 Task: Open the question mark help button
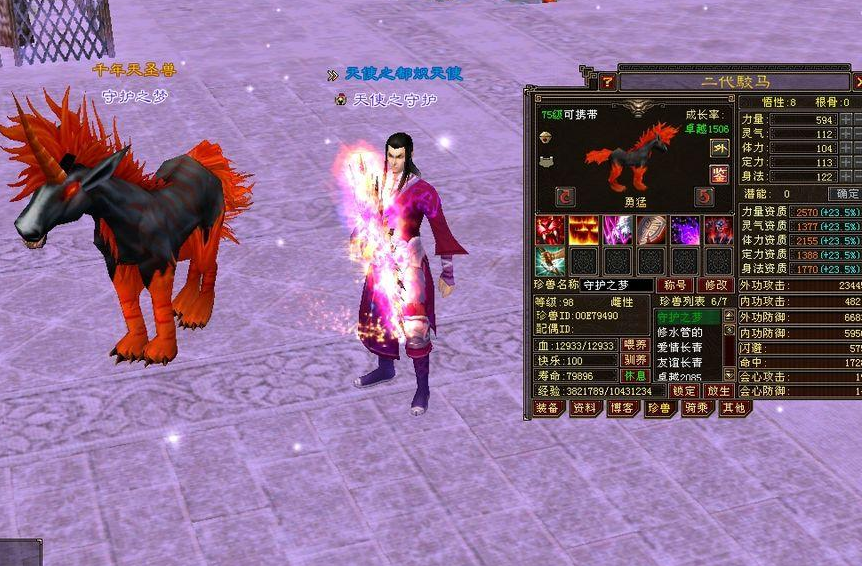[x=607, y=81]
